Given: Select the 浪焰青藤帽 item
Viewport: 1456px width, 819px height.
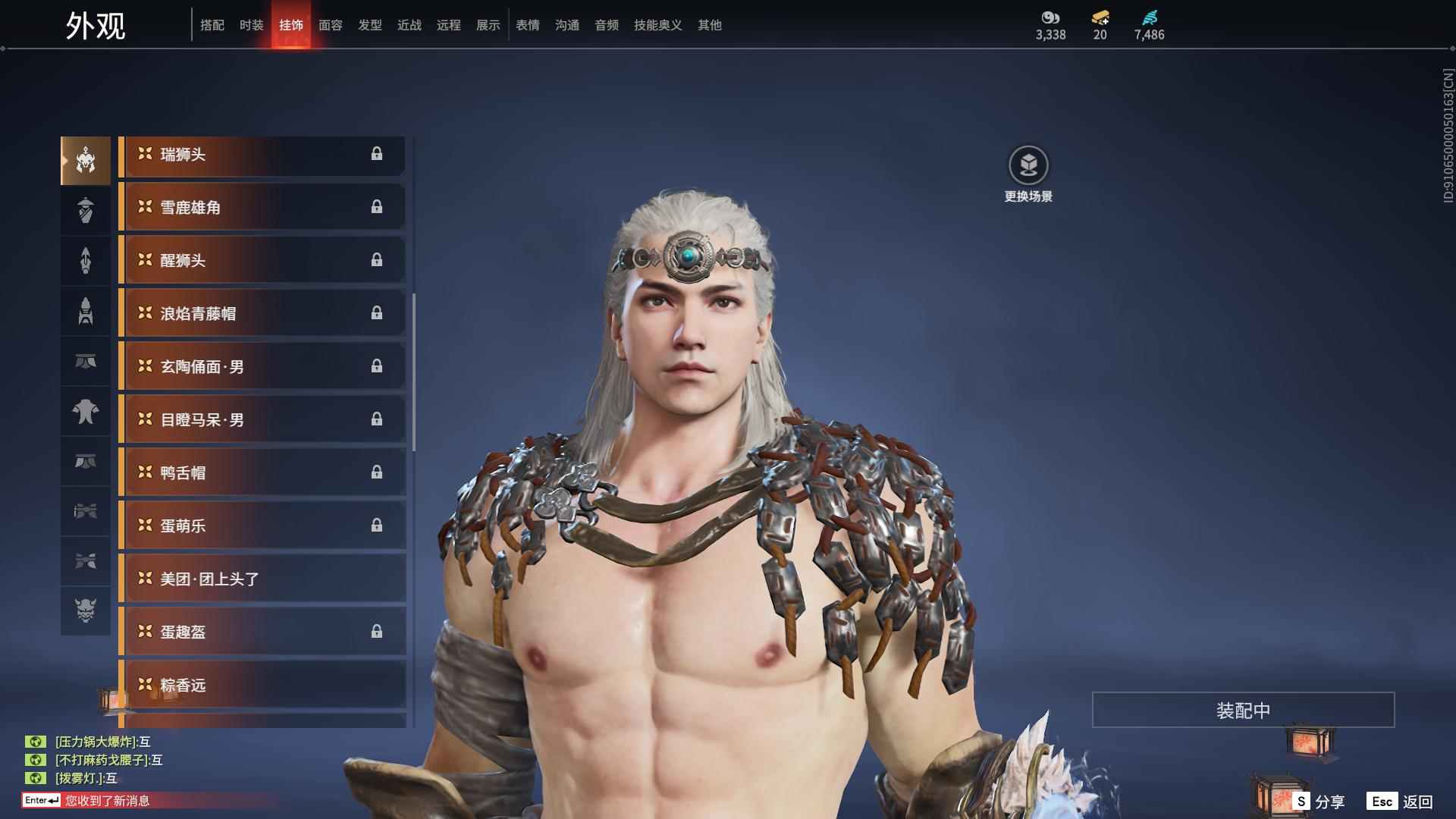Looking at the screenshot, I should [x=262, y=314].
